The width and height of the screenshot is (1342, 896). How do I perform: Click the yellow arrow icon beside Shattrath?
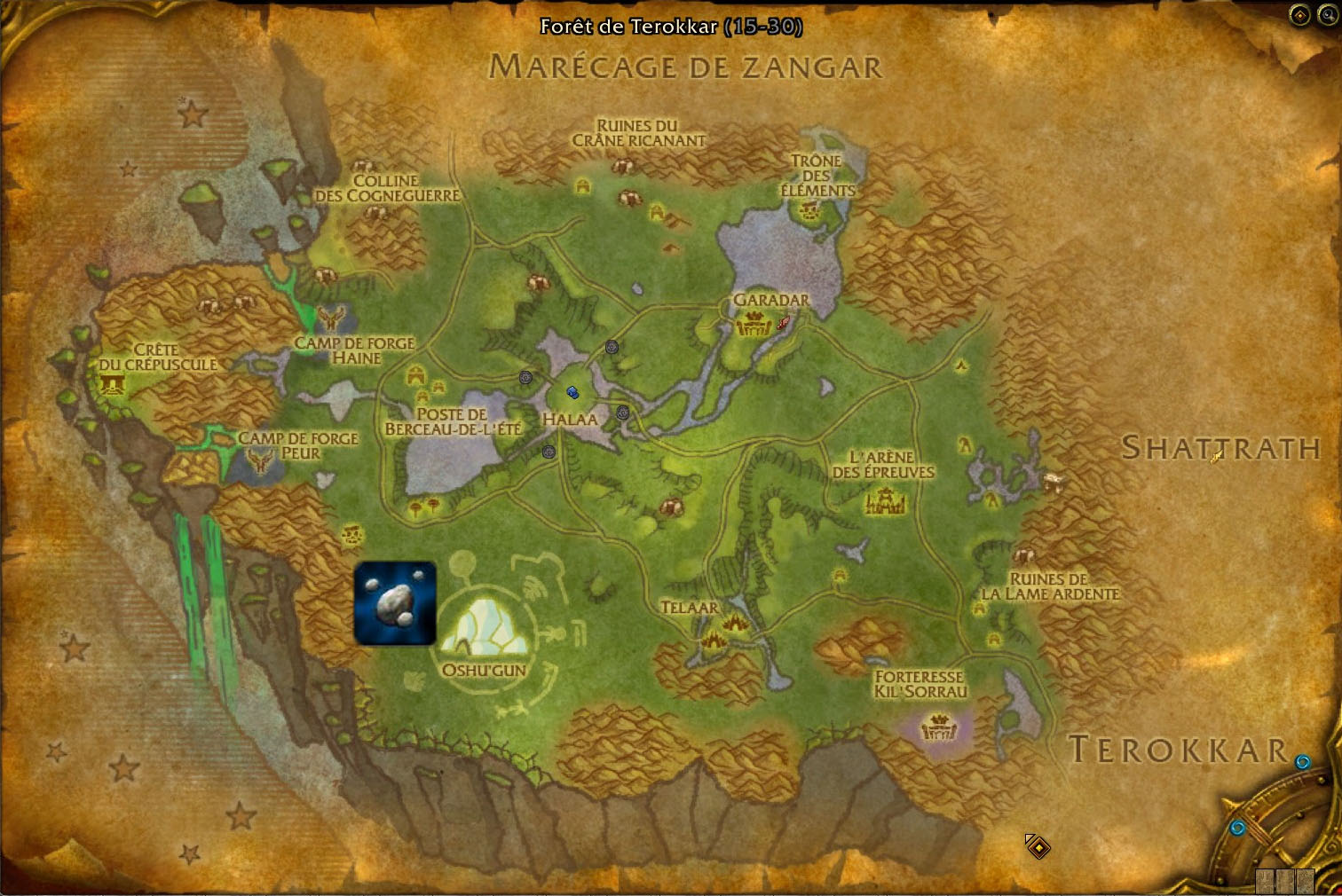pos(1216,456)
